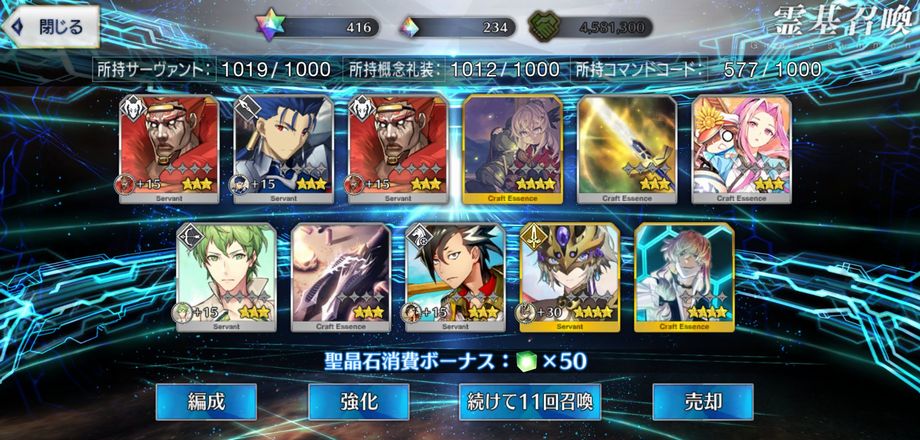
Task: Open the 売却 sell menu
Action: [x=702, y=402]
